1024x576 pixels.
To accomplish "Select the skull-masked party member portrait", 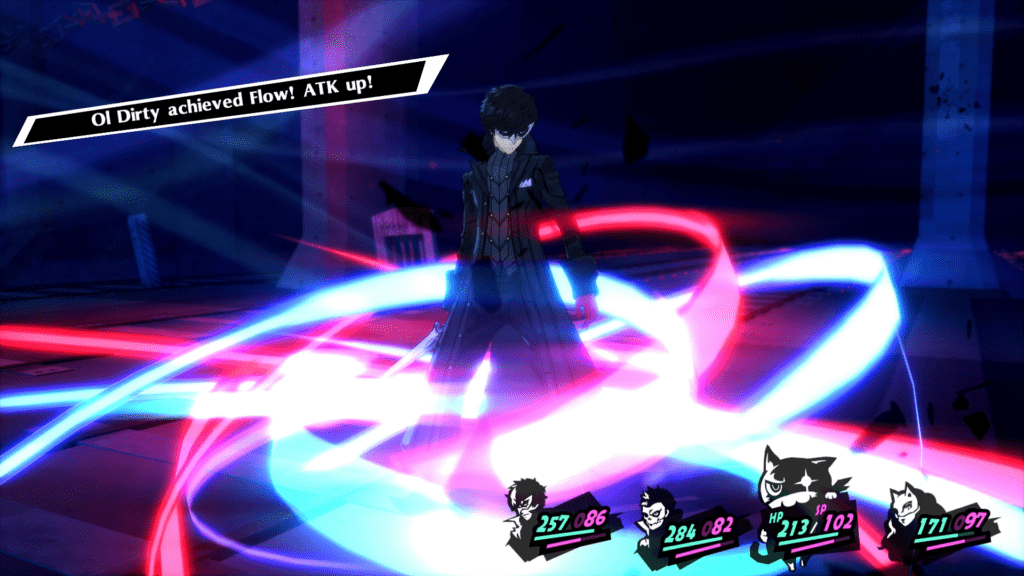I will click(658, 512).
